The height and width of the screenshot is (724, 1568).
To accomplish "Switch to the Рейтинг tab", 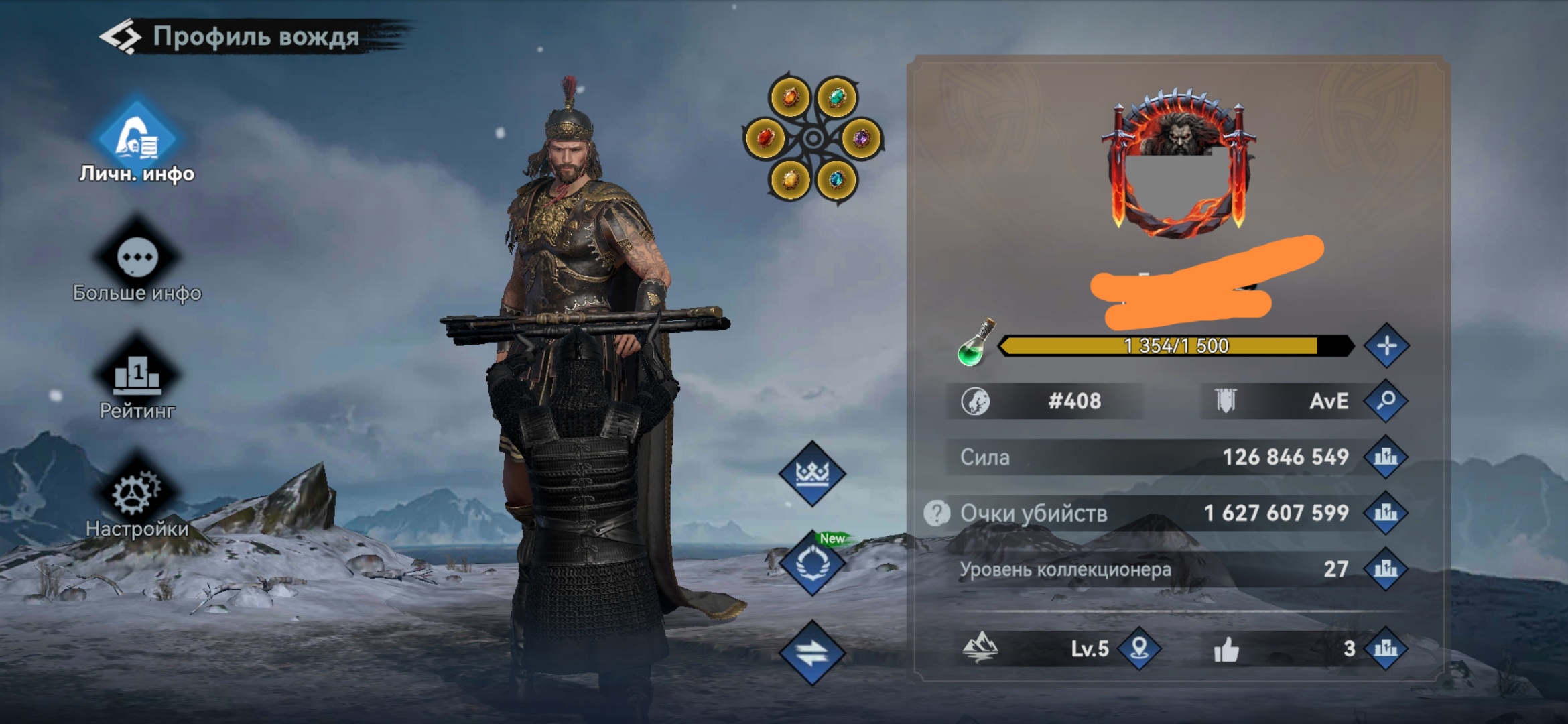I will tap(137, 377).
